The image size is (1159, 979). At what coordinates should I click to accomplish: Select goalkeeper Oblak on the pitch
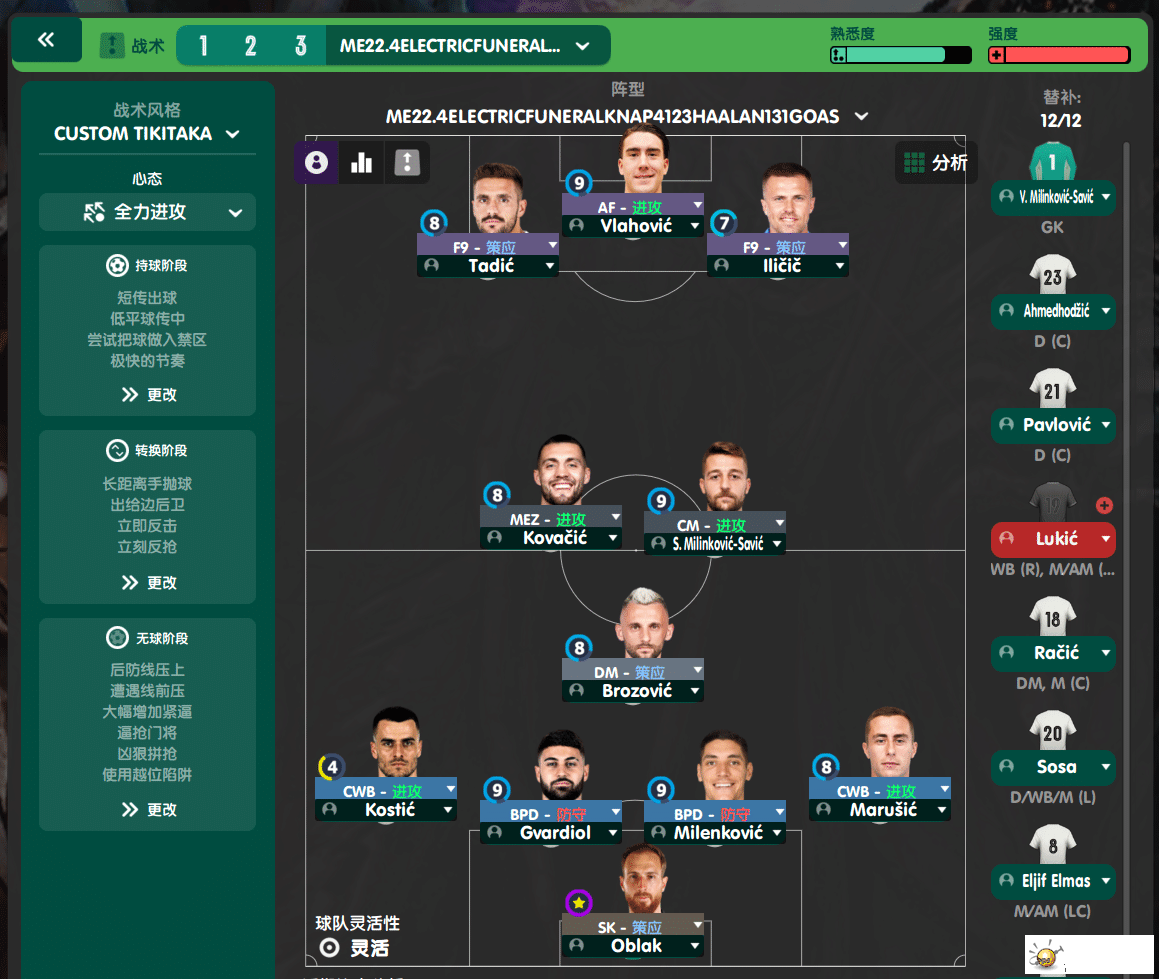636,946
